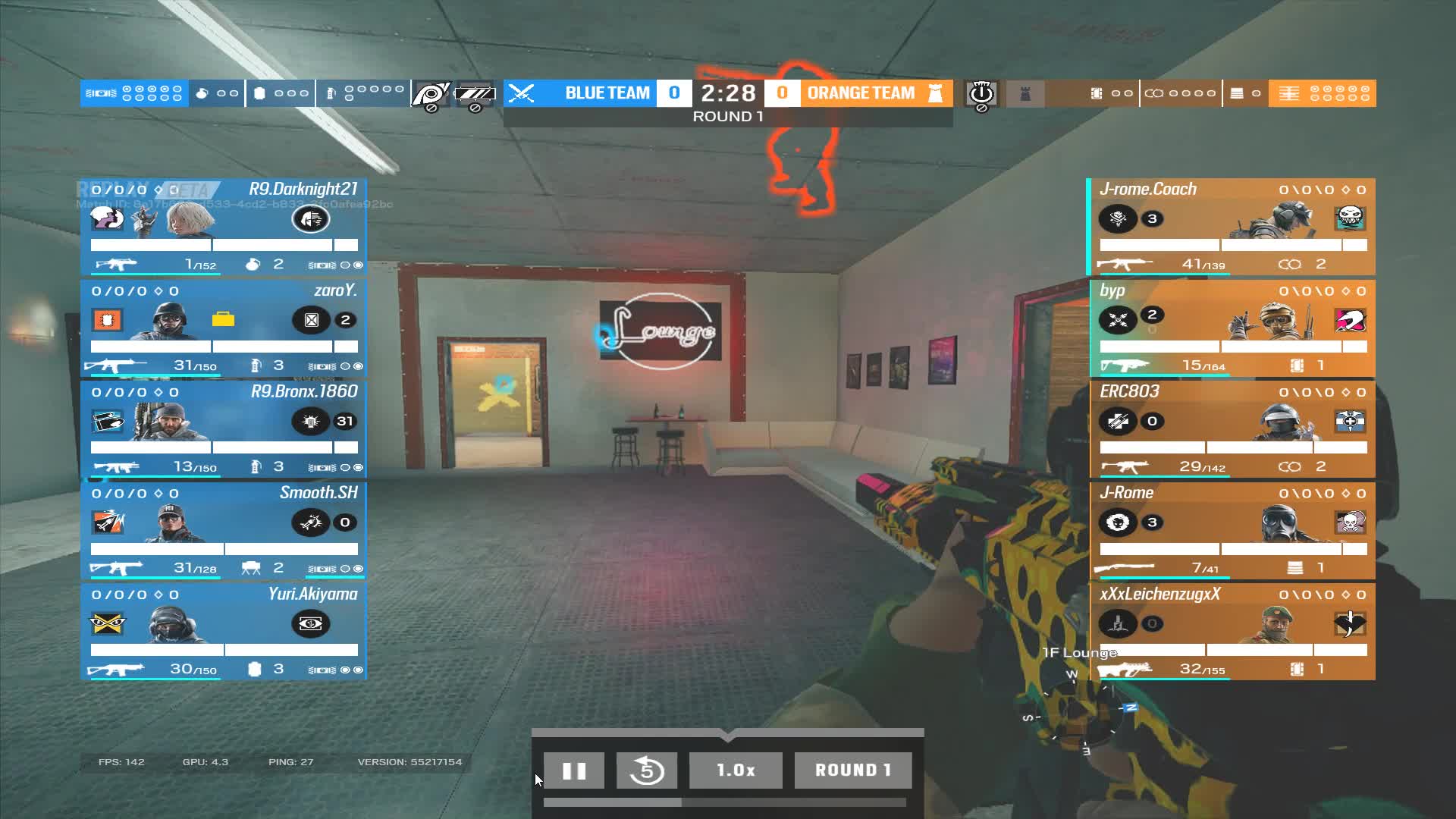Toggle the banned drone camera icon
1456x819 pixels.
tap(430, 93)
